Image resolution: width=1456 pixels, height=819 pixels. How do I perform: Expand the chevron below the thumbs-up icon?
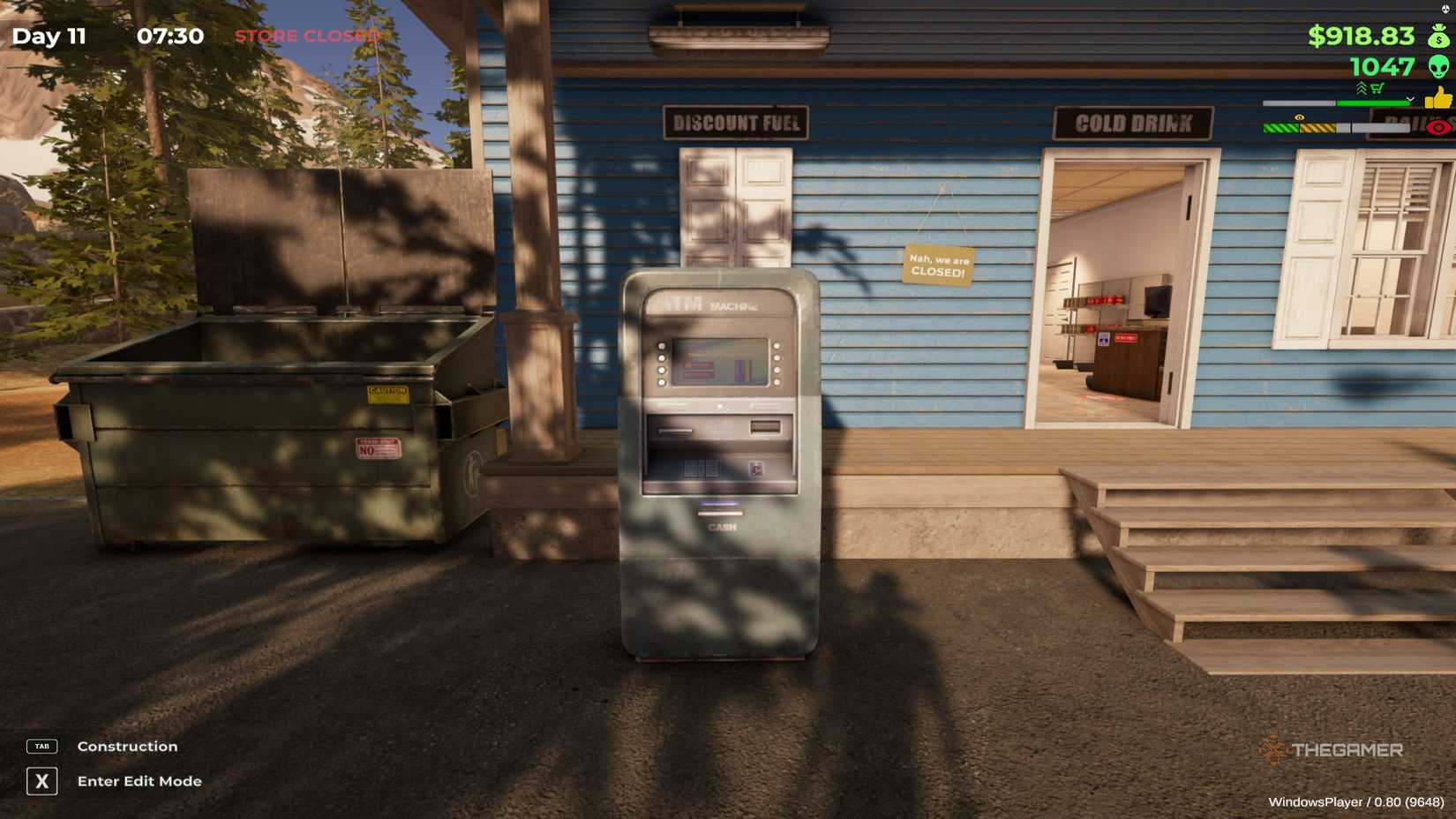[x=1410, y=99]
